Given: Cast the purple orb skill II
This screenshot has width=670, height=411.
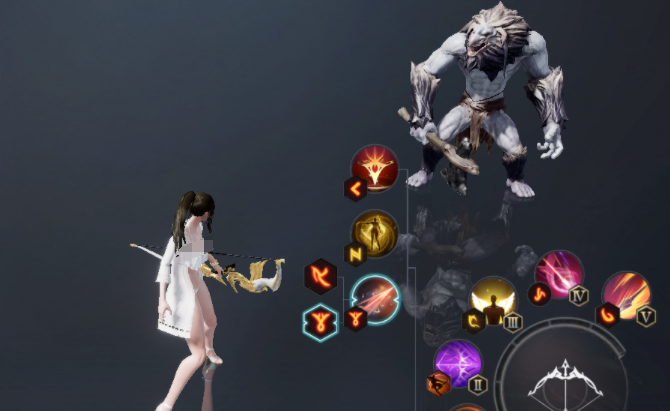Looking at the screenshot, I should [458, 364].
